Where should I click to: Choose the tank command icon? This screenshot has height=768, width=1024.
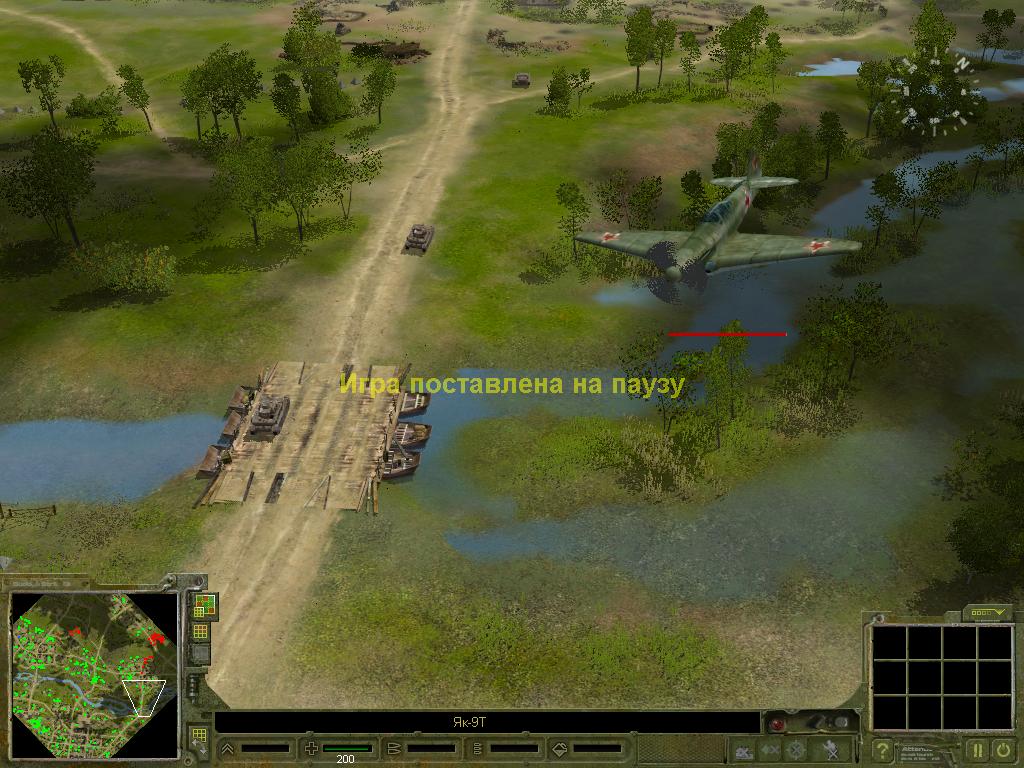tap(743, 749)
